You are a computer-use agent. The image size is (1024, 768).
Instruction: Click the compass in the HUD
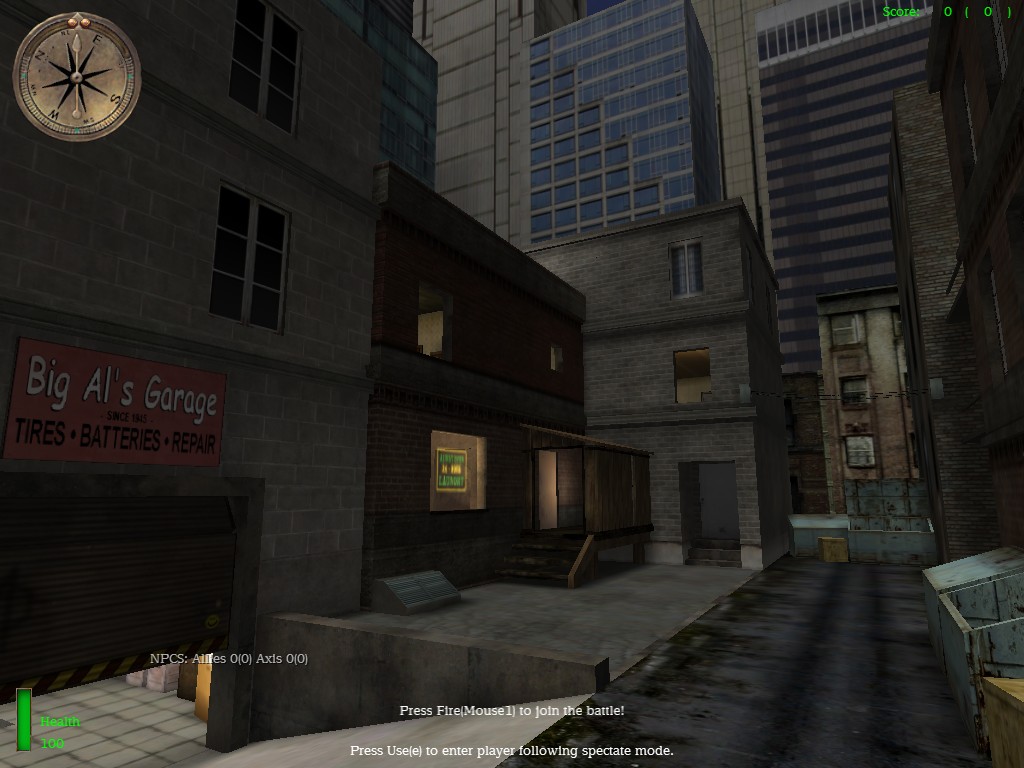pos(77,77)
